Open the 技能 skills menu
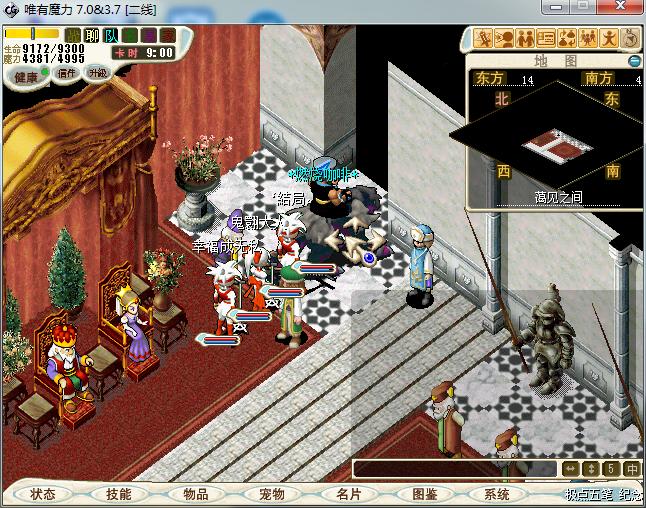The height and width of the screenshot is (508, 646). coord(119,494)
